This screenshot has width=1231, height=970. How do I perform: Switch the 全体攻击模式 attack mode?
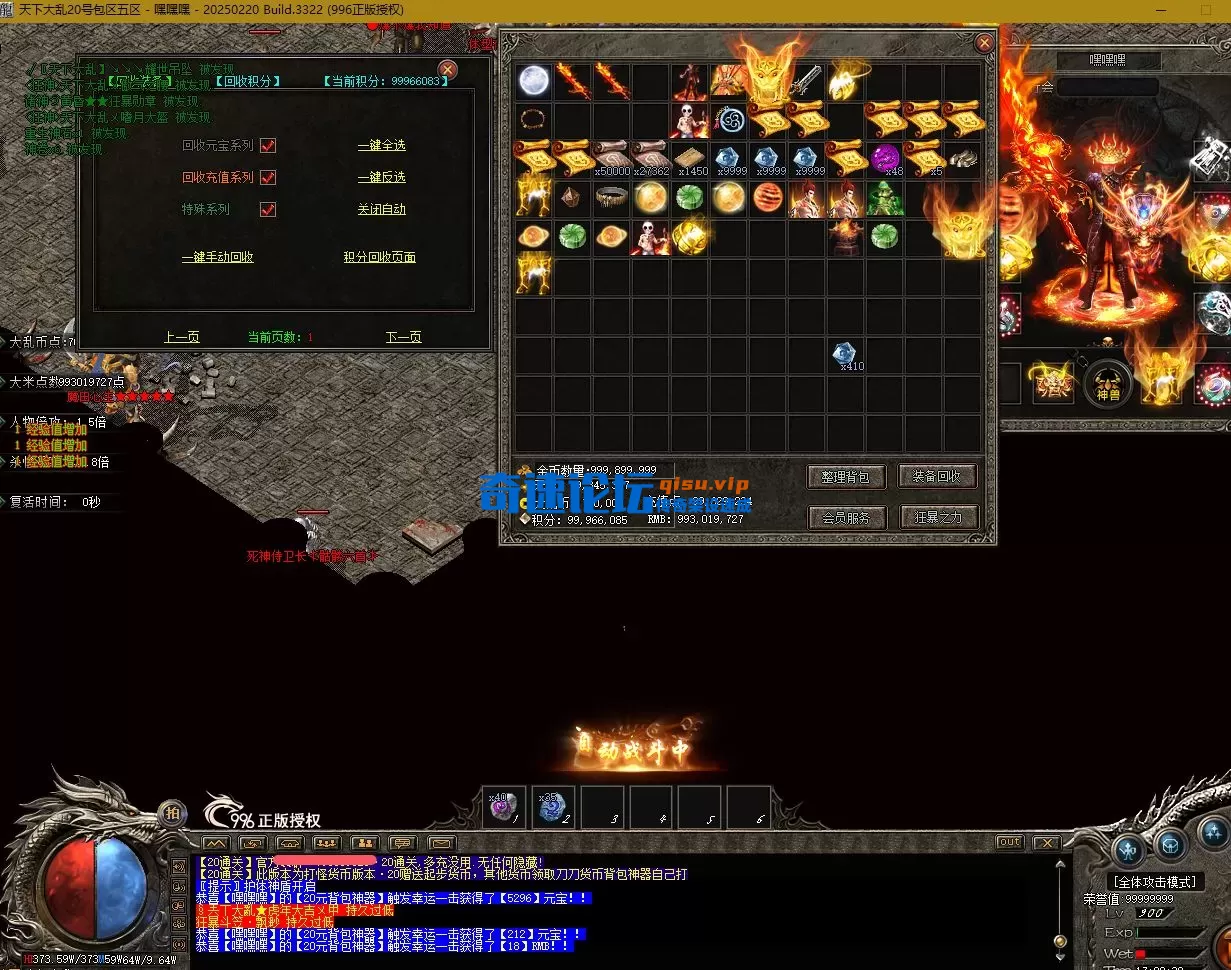1156,882
